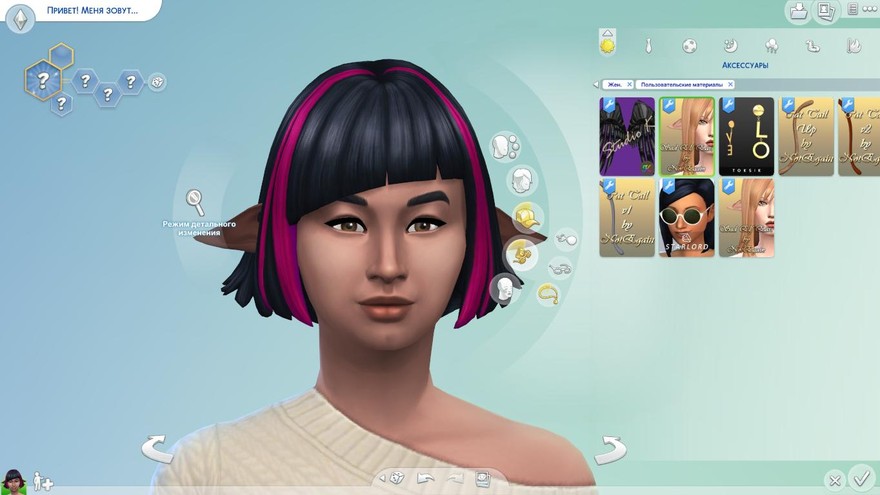880x495 pixels.
Task: Cancel with the X button
Action: [x=834, y=480]
